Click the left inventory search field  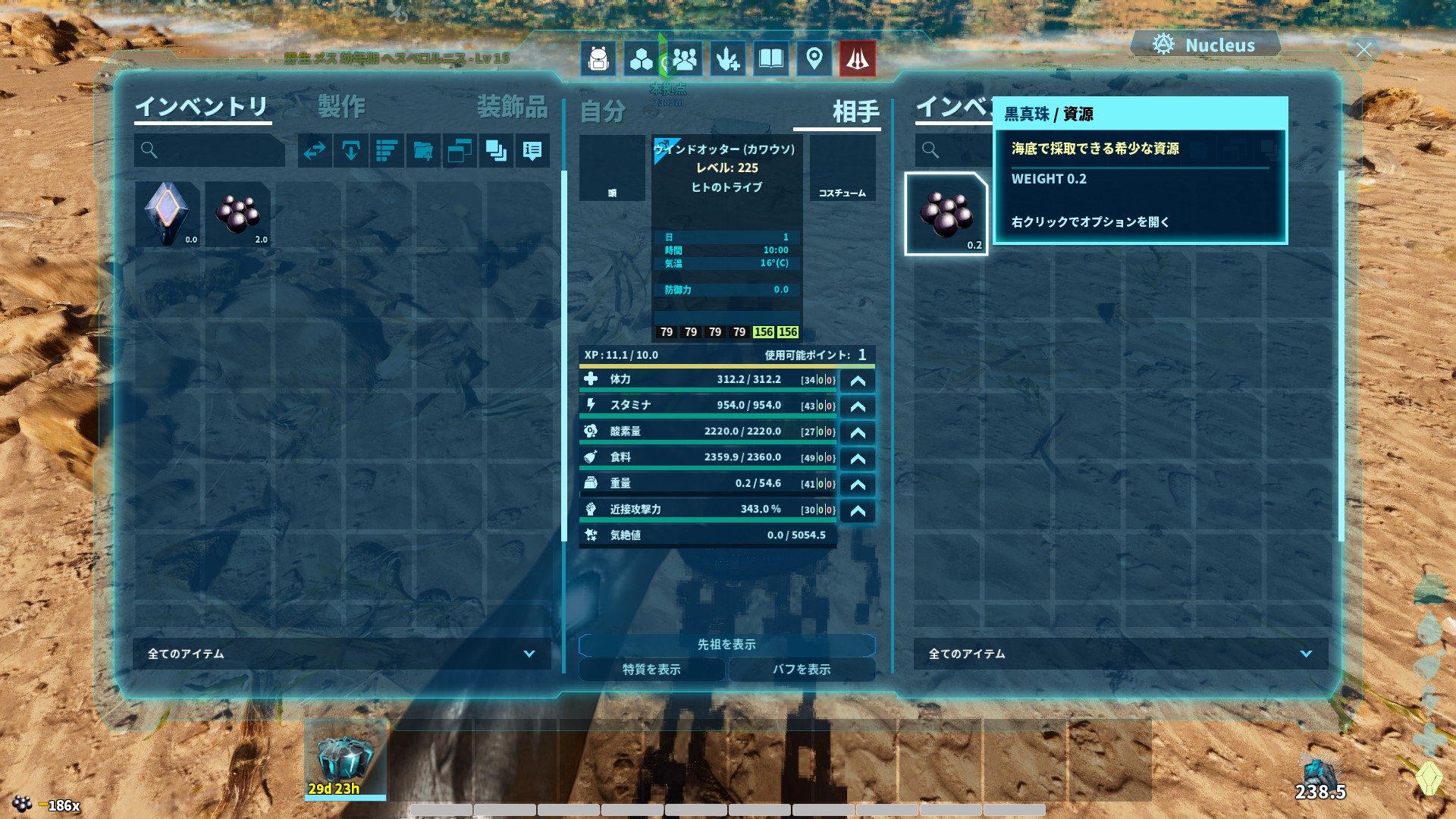pos(210,151)
